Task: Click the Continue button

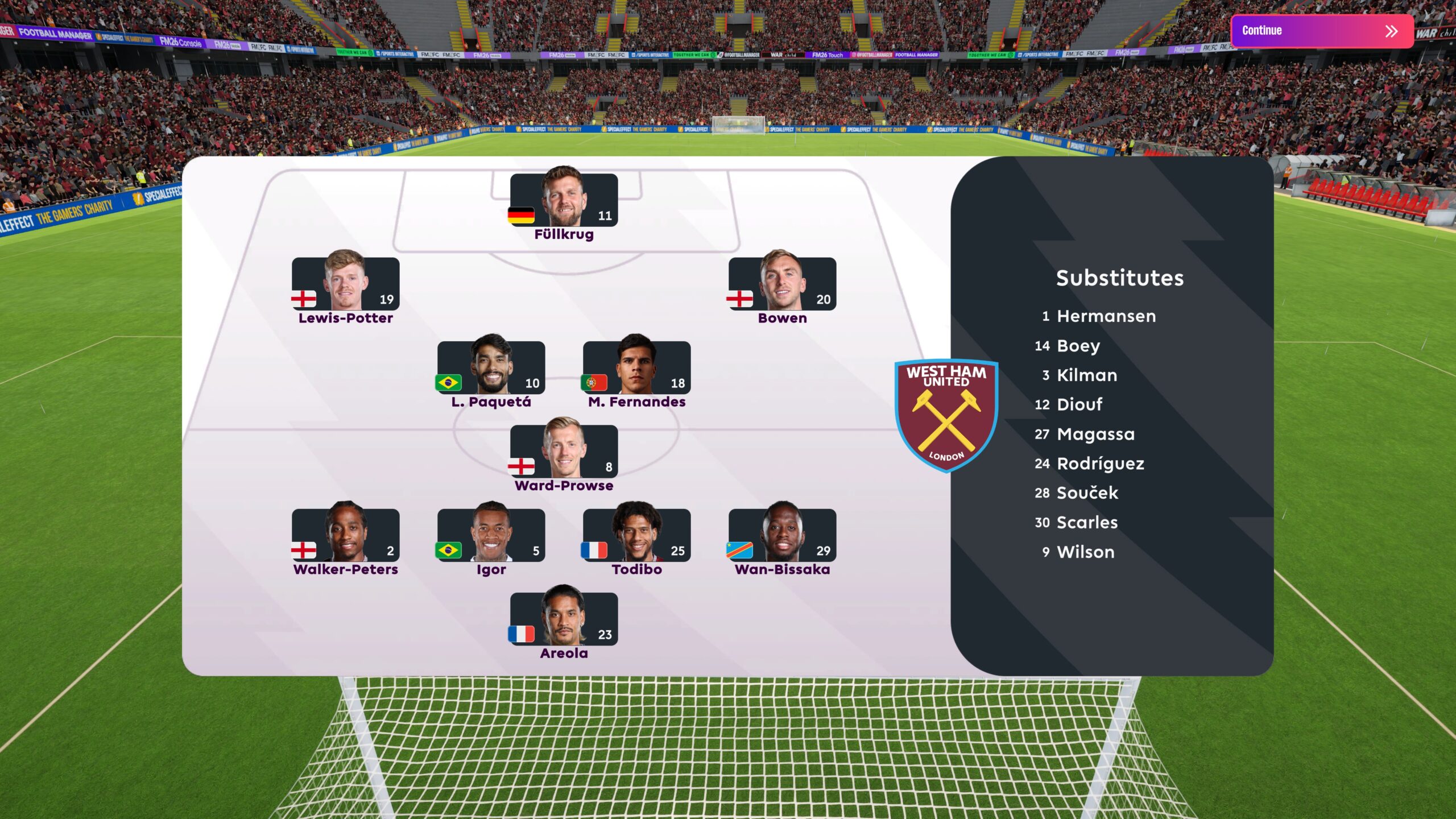Action: pos(1321,31)
